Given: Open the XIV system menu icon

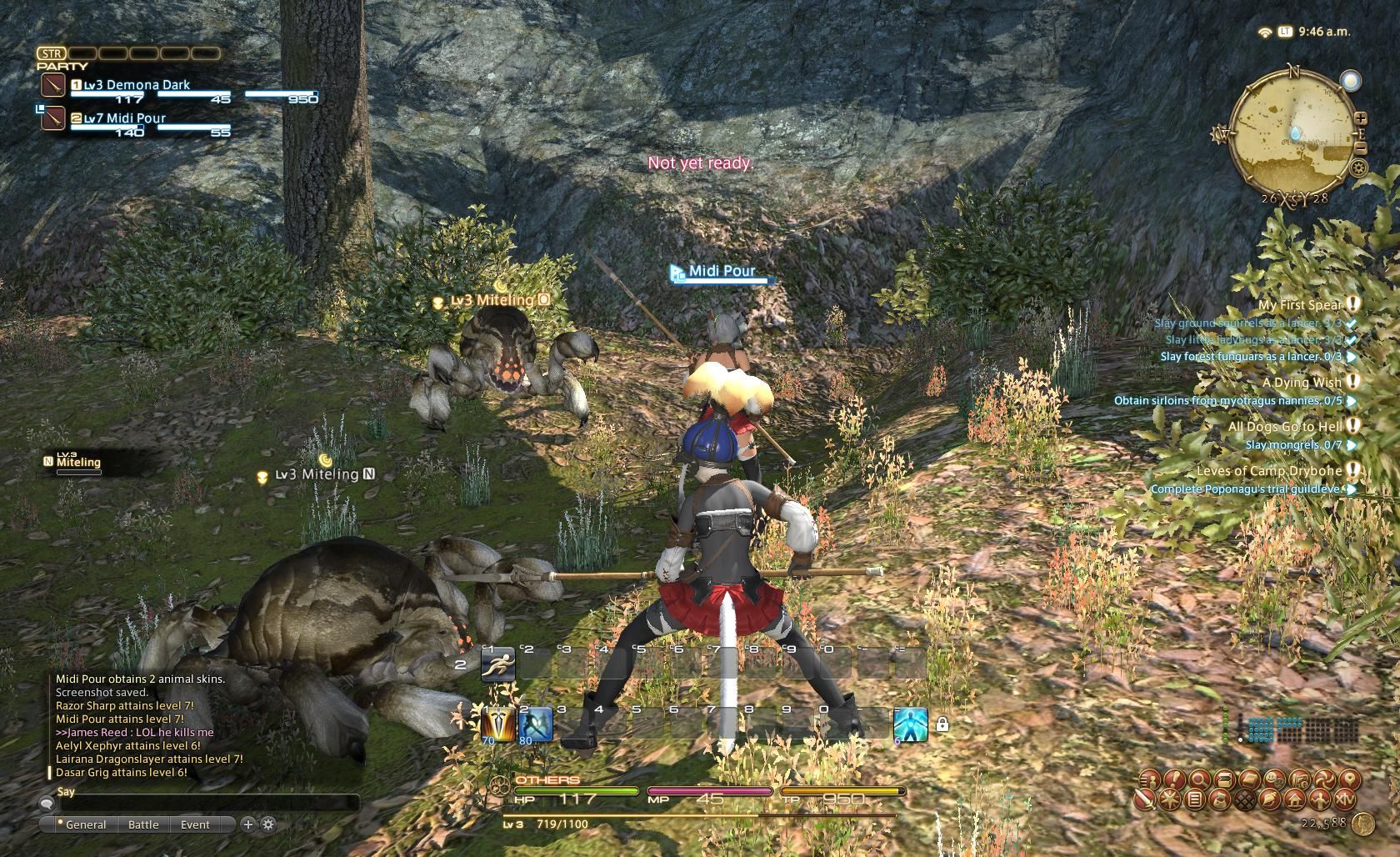Looking at the screenshot, I should (x=1345, y=800).
